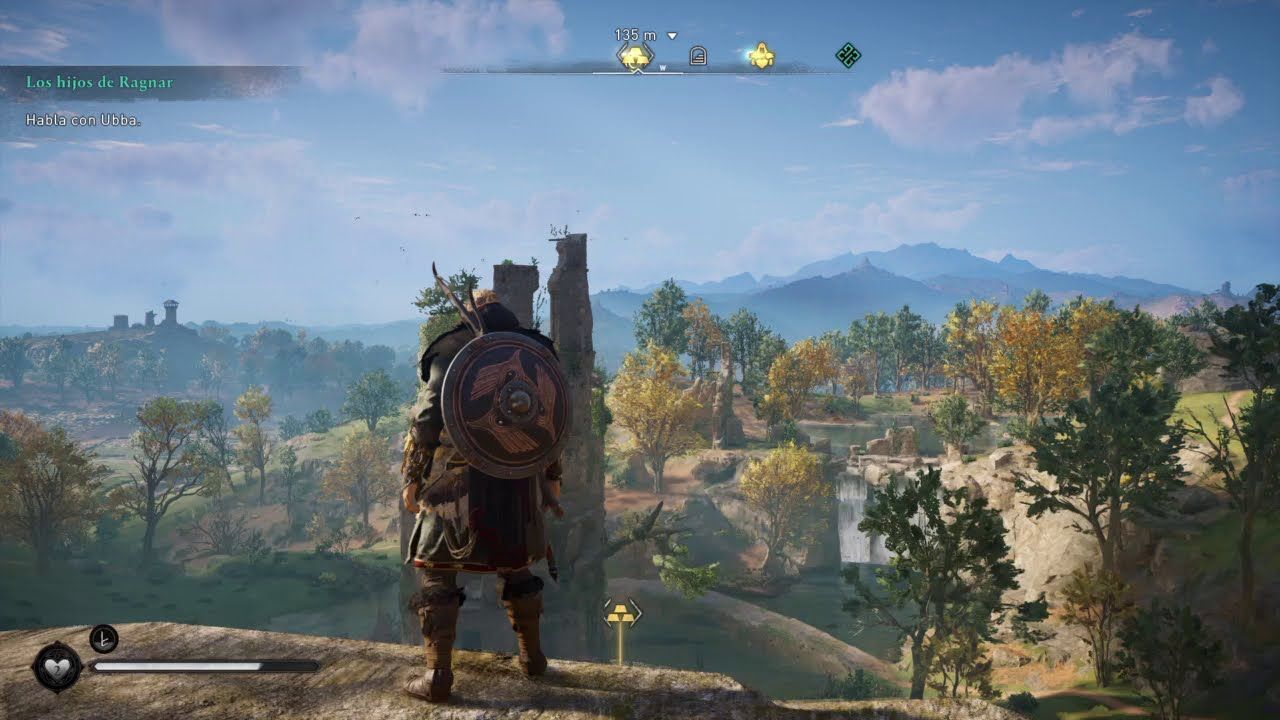Screen dimensions: 1280x720
Task: Select the rune ability icon above the health orb
Action: click(103, 640)
